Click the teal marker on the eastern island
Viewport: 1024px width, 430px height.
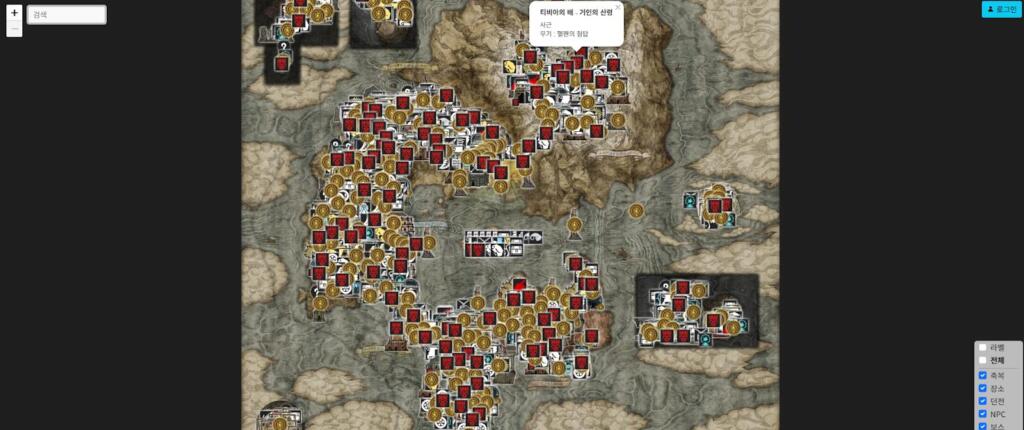(690, 201)
